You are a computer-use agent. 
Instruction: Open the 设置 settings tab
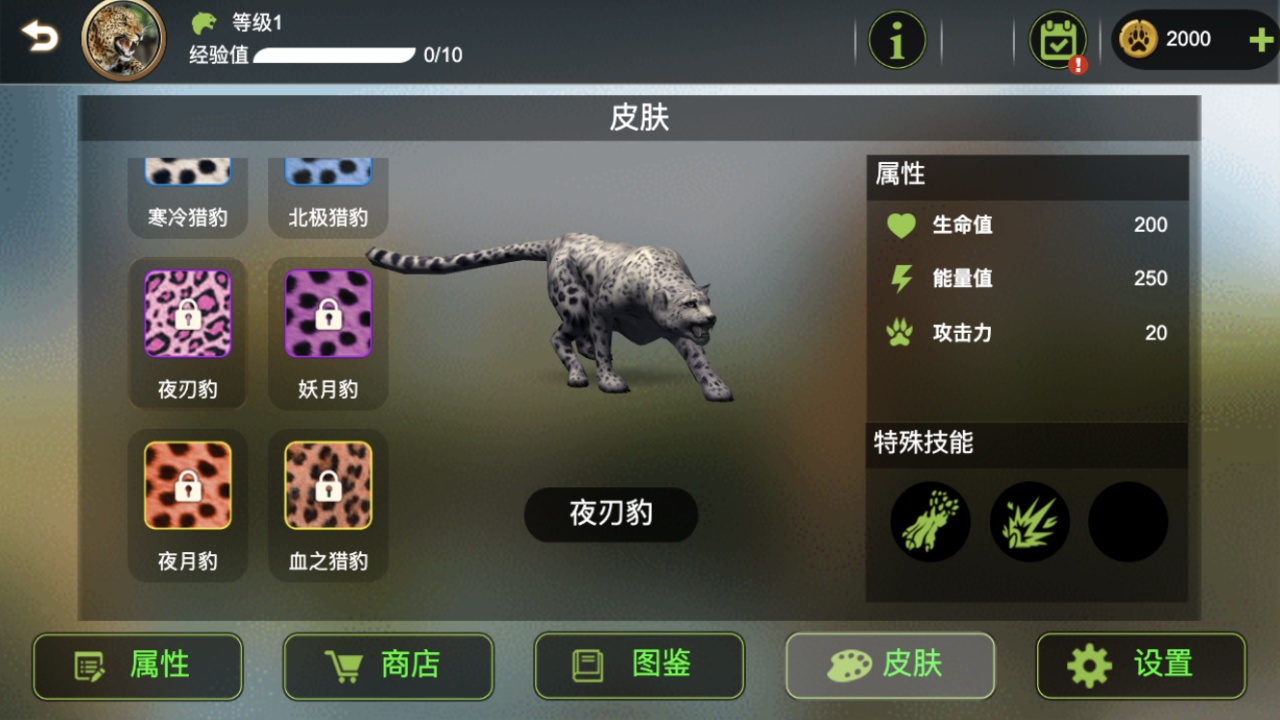[x=1140, y=666]
